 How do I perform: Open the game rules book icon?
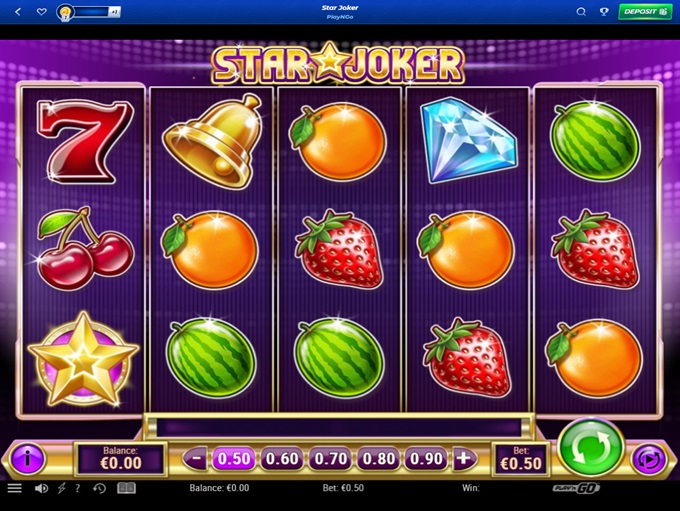pyautogui.click(x=126, y=488)
